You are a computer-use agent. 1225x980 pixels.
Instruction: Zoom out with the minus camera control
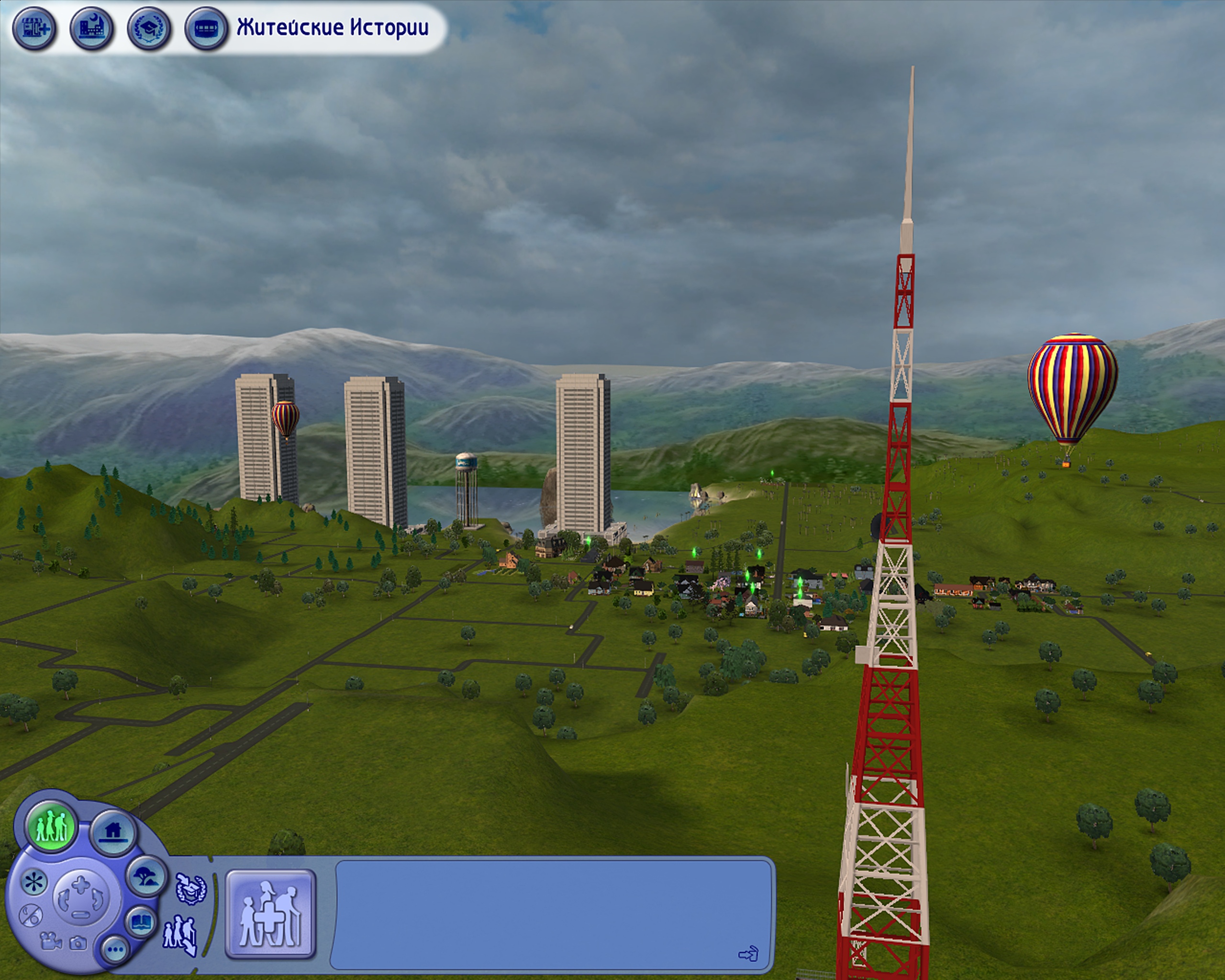[x=81, y=914]
